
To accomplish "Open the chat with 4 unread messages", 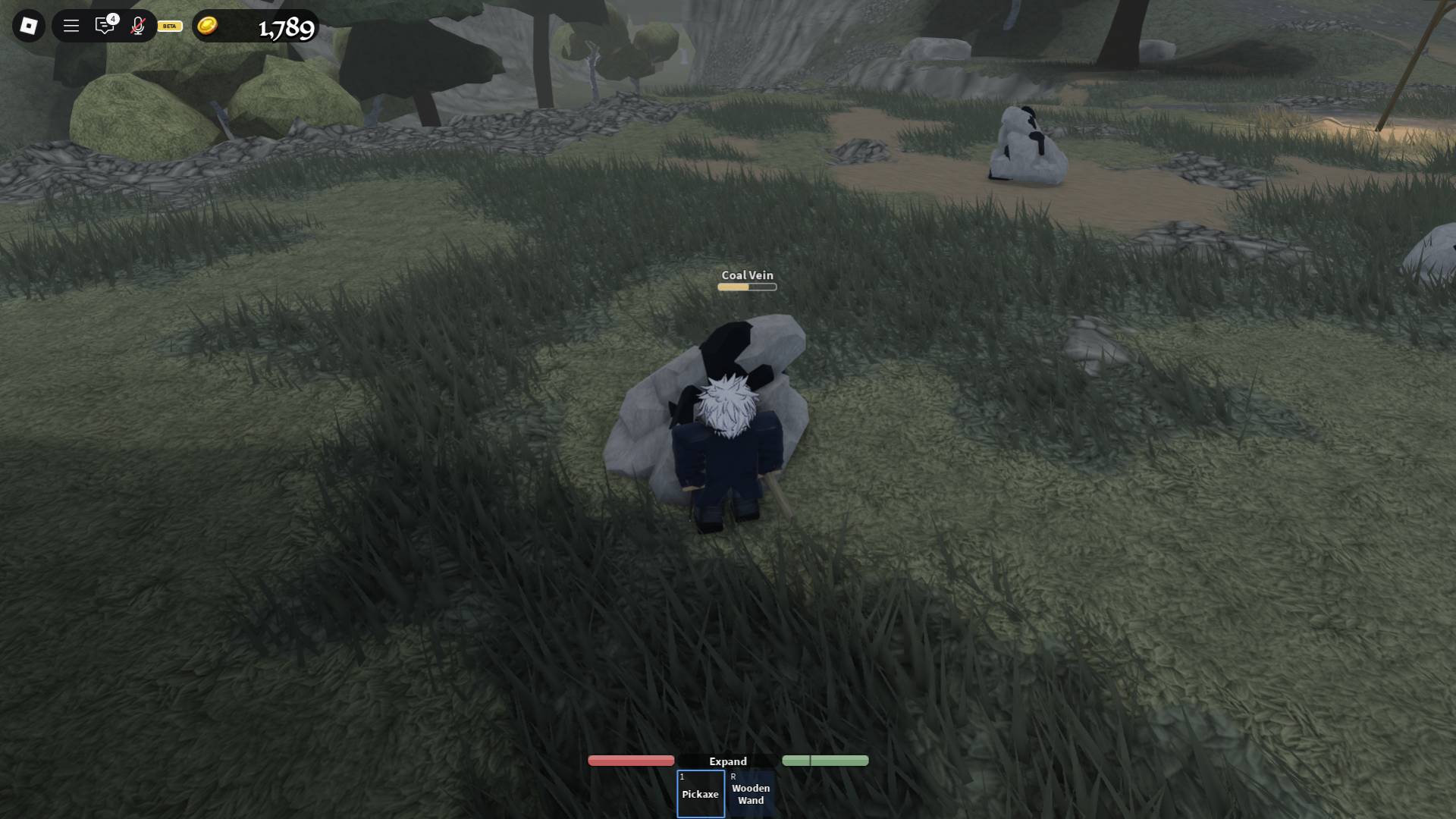I will [x=105, y=27].
